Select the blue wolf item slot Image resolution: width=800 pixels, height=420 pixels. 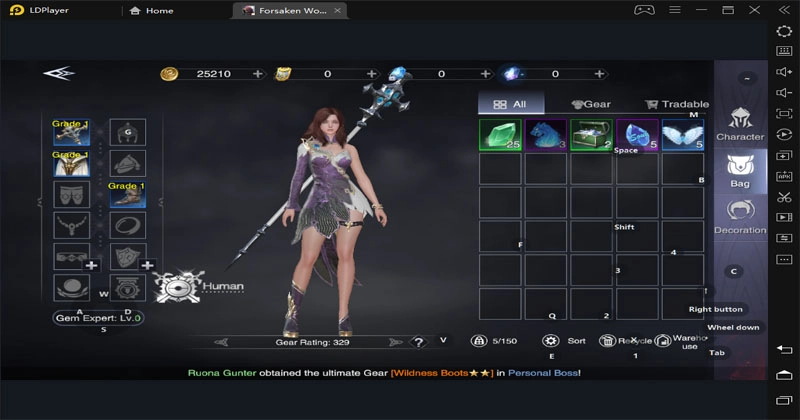pyautogui.click(x=545, y=135)
